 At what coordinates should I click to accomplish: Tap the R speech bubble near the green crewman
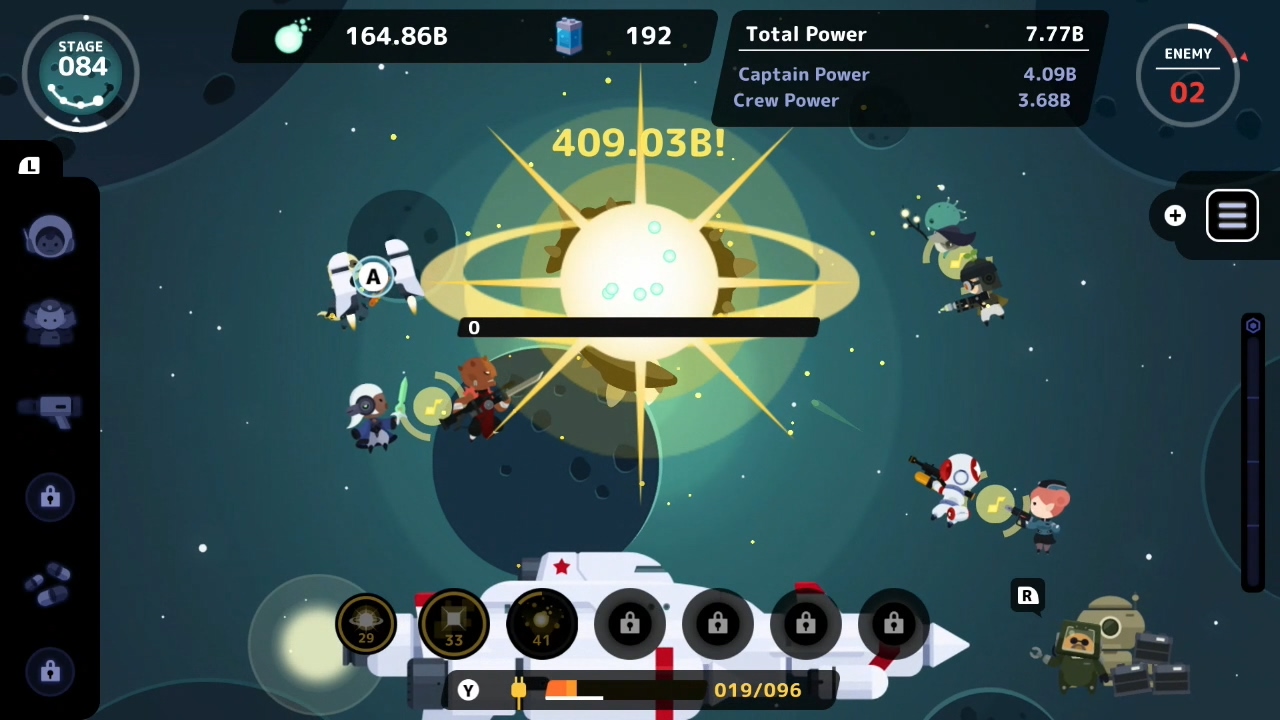pyautogui.click(x=1027, y=596)
